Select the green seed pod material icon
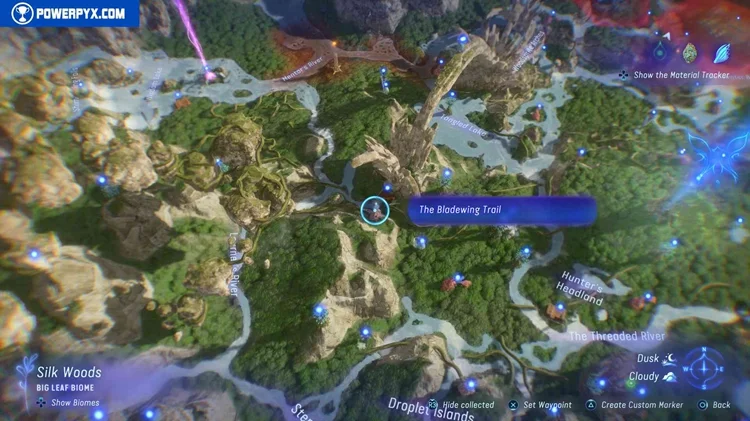 [x=689, y=53]
